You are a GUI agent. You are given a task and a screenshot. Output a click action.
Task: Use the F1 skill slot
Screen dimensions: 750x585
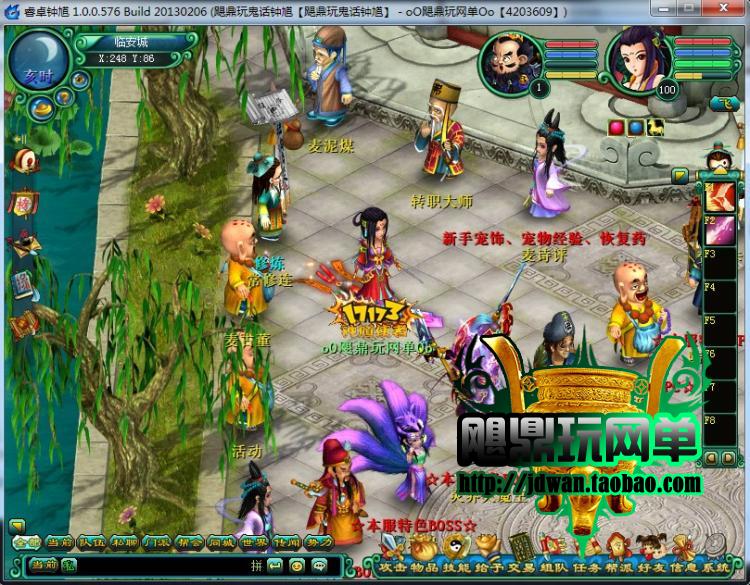722,194
